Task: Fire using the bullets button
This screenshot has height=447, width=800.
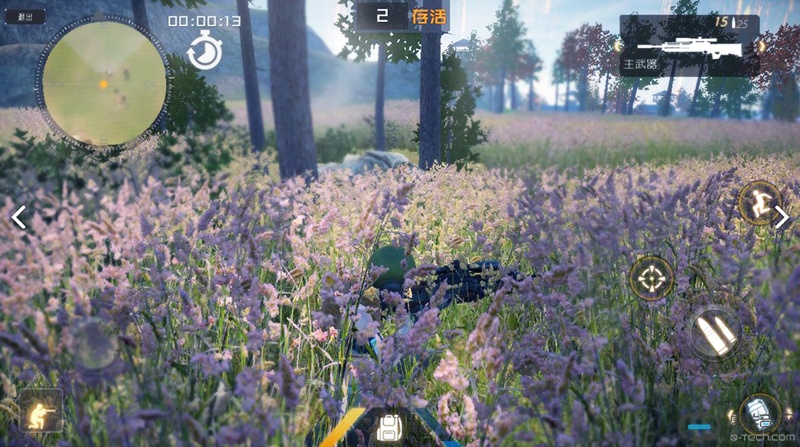Action: tap(715, 332)
